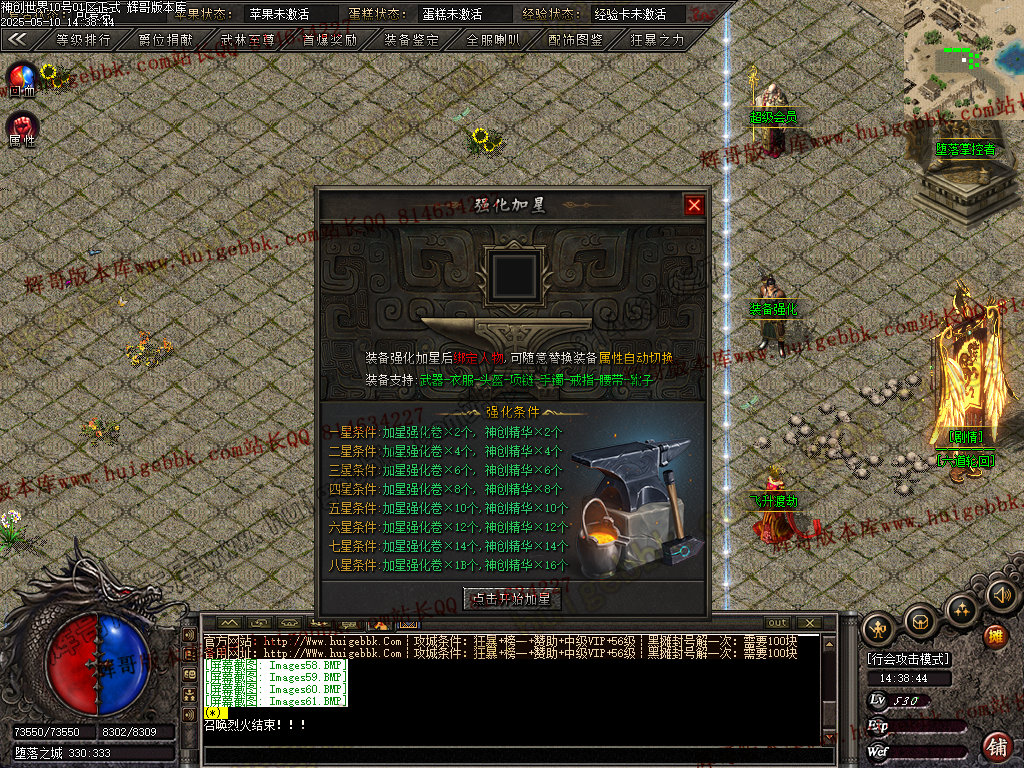This screenshot has height=768, width=1024.
Task: Open the 配饰图鉴 accessory codex menu
Action: click(576, 40)
